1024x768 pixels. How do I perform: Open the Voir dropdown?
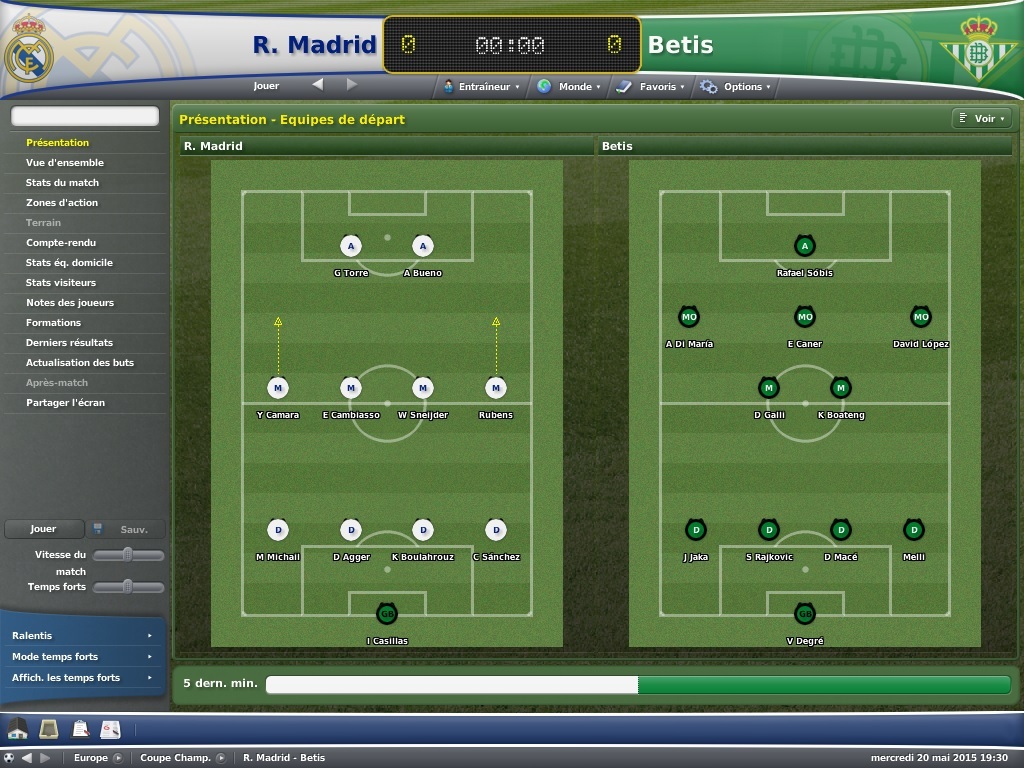(983, 119)
